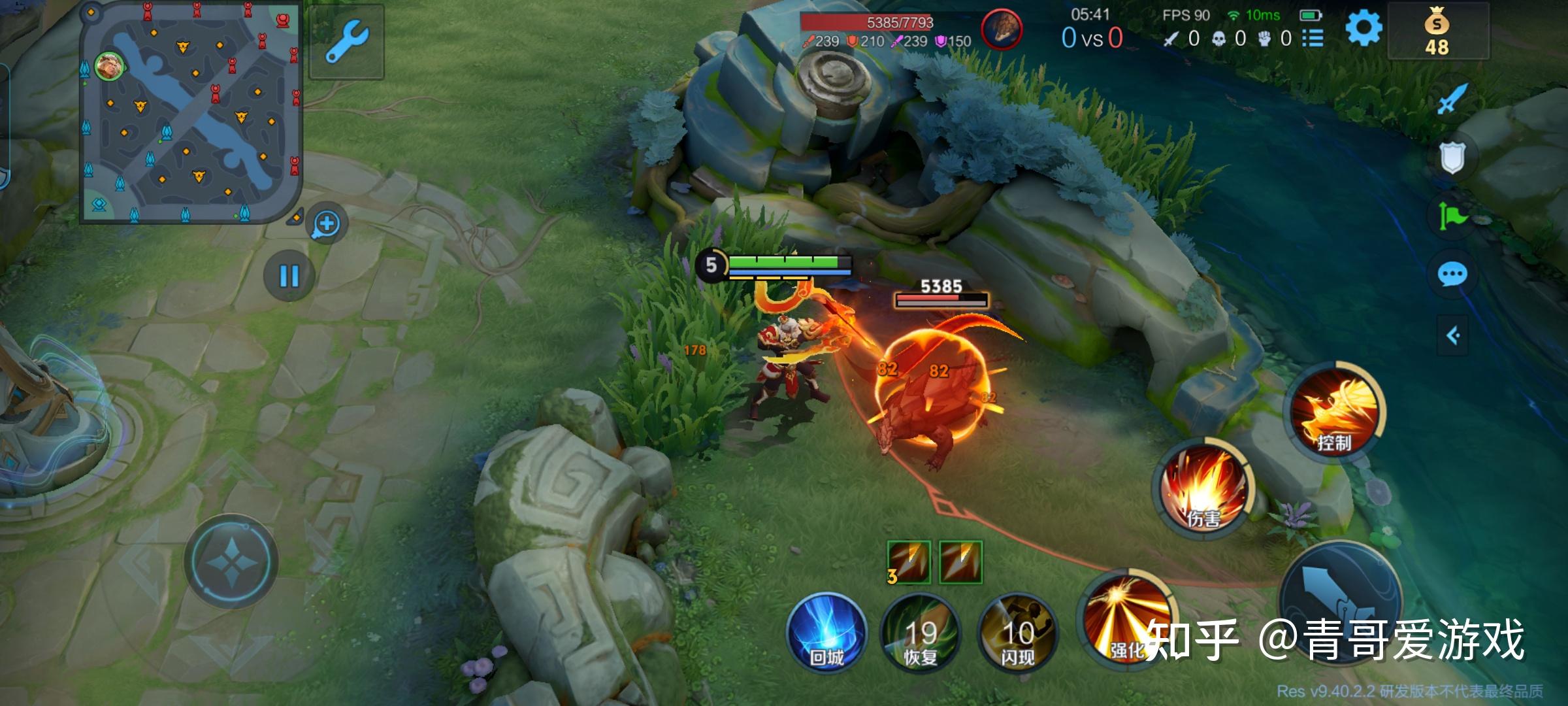Open the gear settings menu
The height and width of the screenshot is (706, 1568).
(1364, 29)
